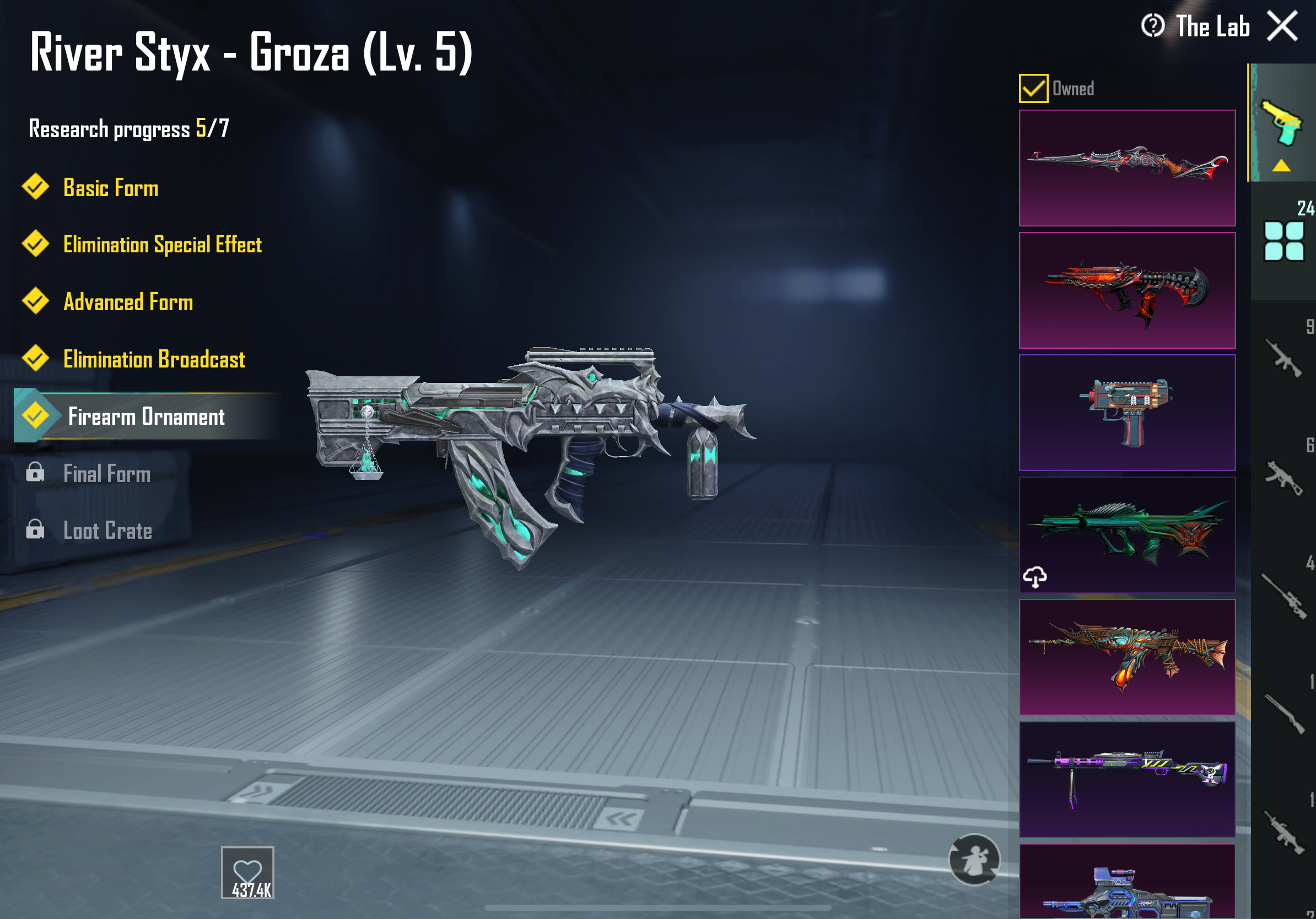Toggle the Owned filter checkbox

(1033, 89)
